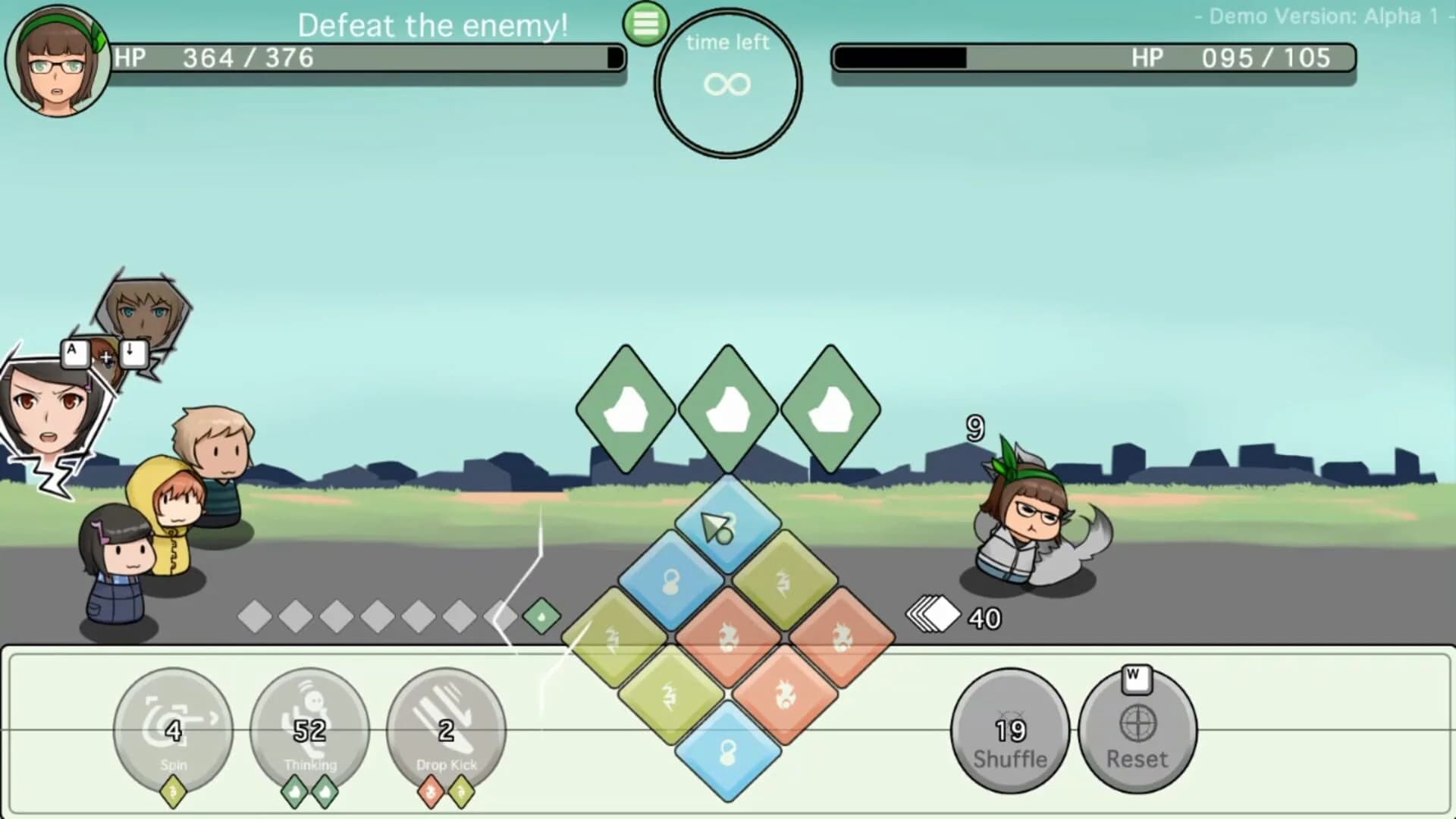
Task: Use the Drop Kick skill icon
Action: point(446,728)
